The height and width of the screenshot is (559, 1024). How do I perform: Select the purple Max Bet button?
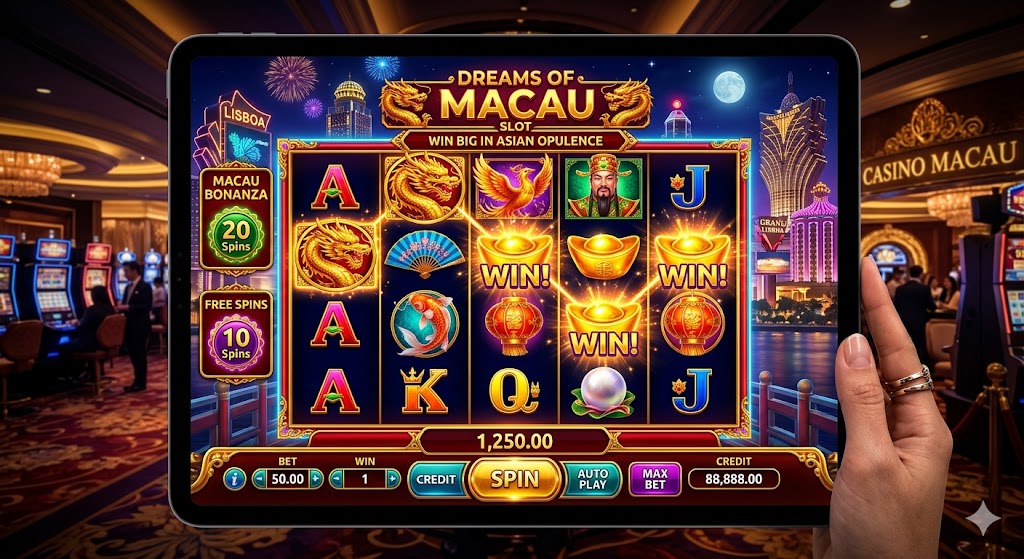coord(654,479)
